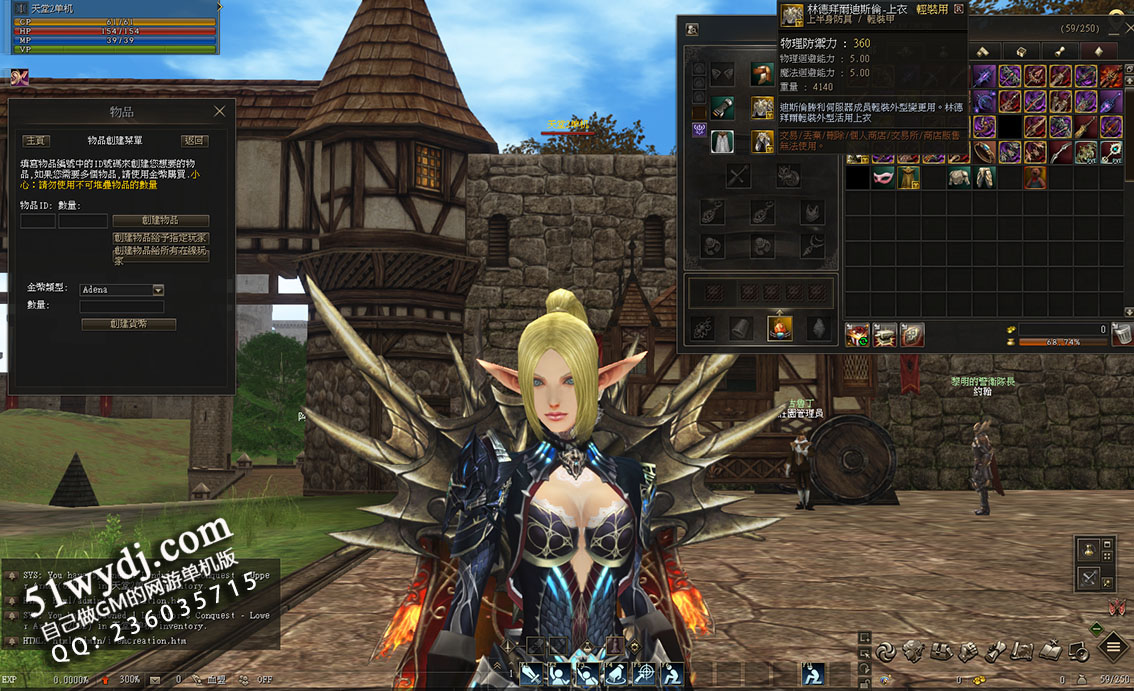
Task: Go to 主頁 home page
Action: (x=36, y=141)
